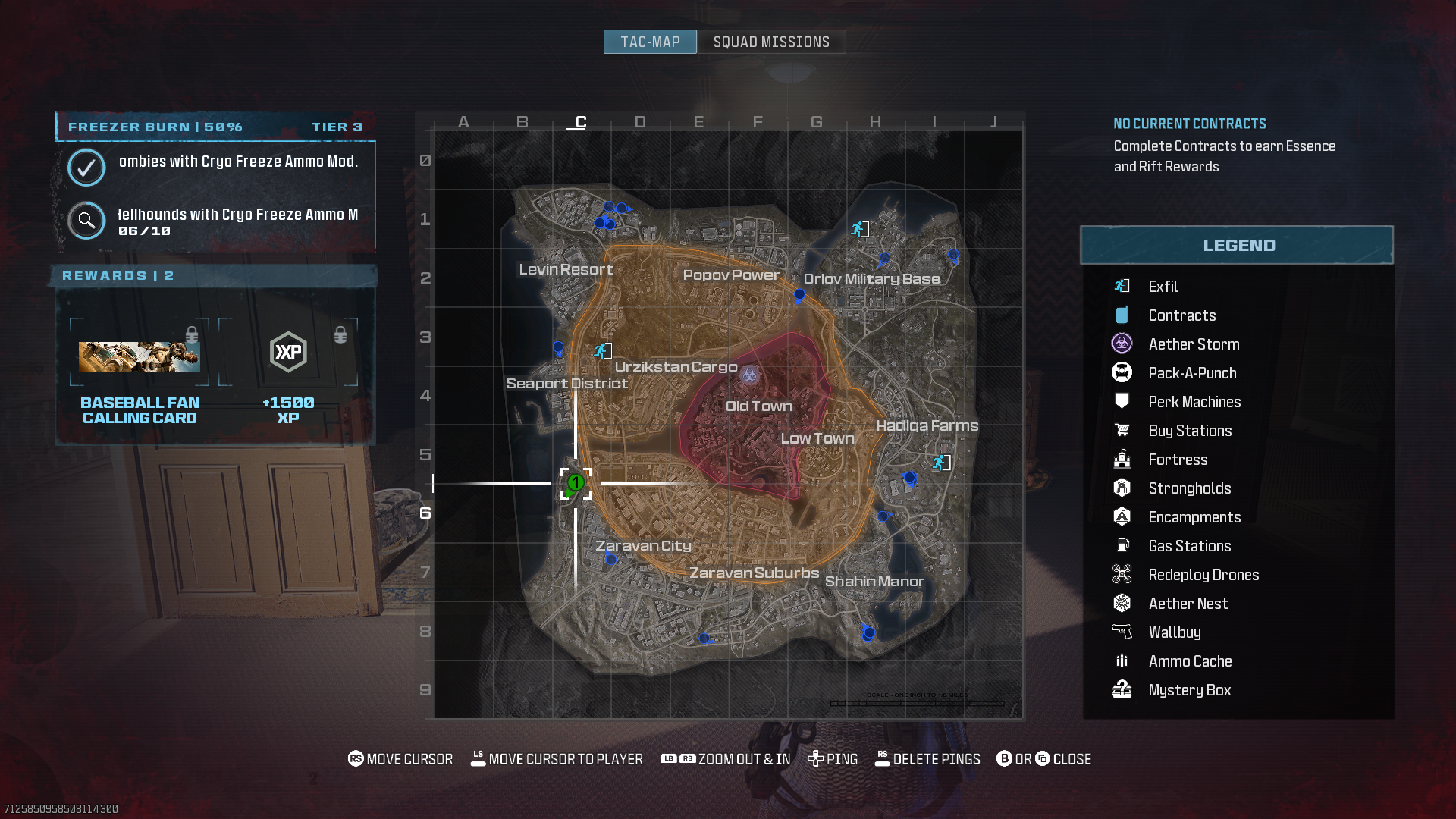This screenshot has height=819, width=1456.
Task: Click the Gas Stations legend icon
Action: coord(1122,545)
